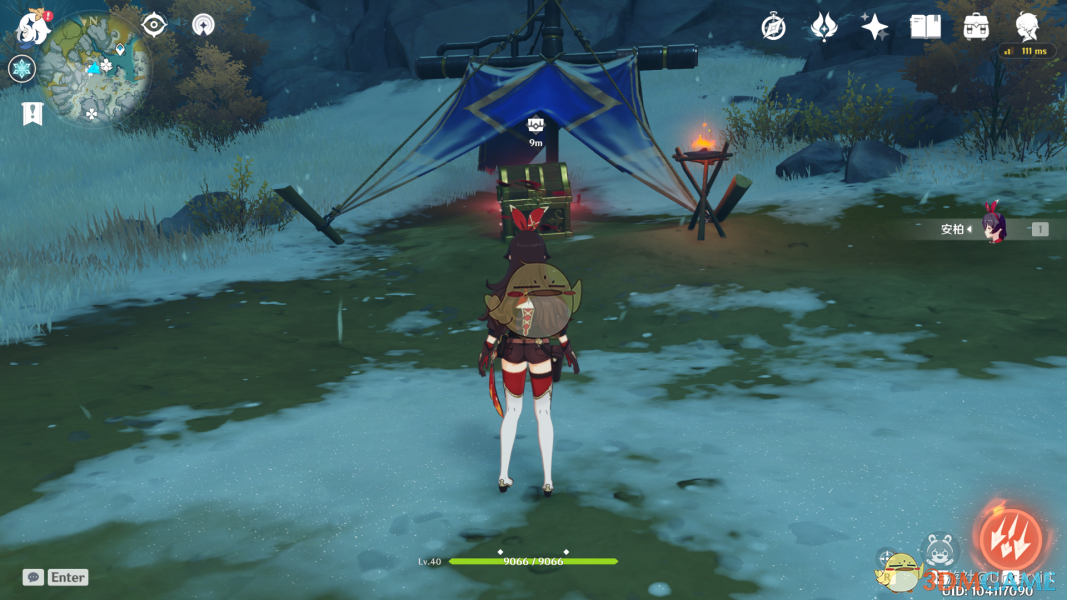Open the winged emblem icon
The image size is (1067, 600).
pyautogui.click(x=823, y=27)
